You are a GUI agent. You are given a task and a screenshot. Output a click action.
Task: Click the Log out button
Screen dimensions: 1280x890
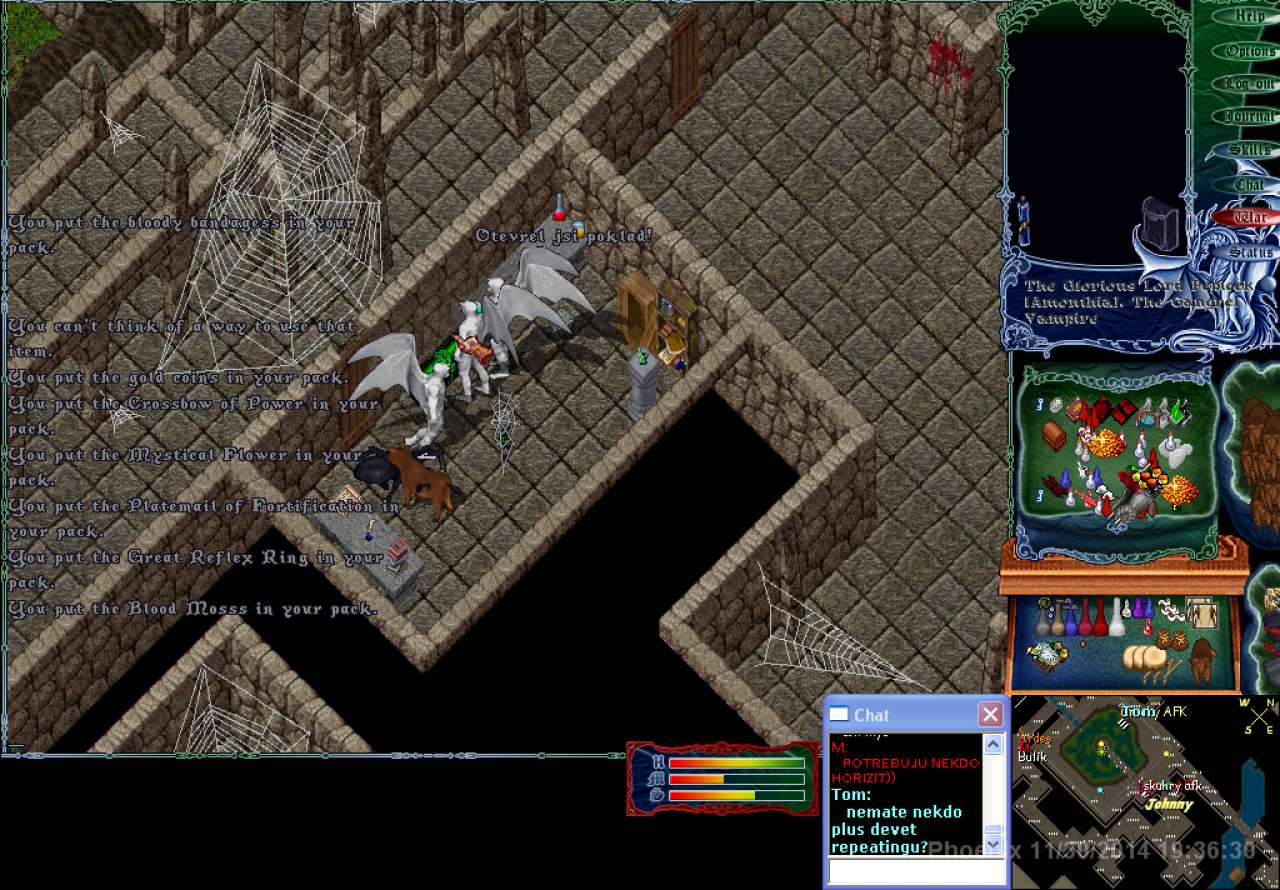coord(1249,84)
